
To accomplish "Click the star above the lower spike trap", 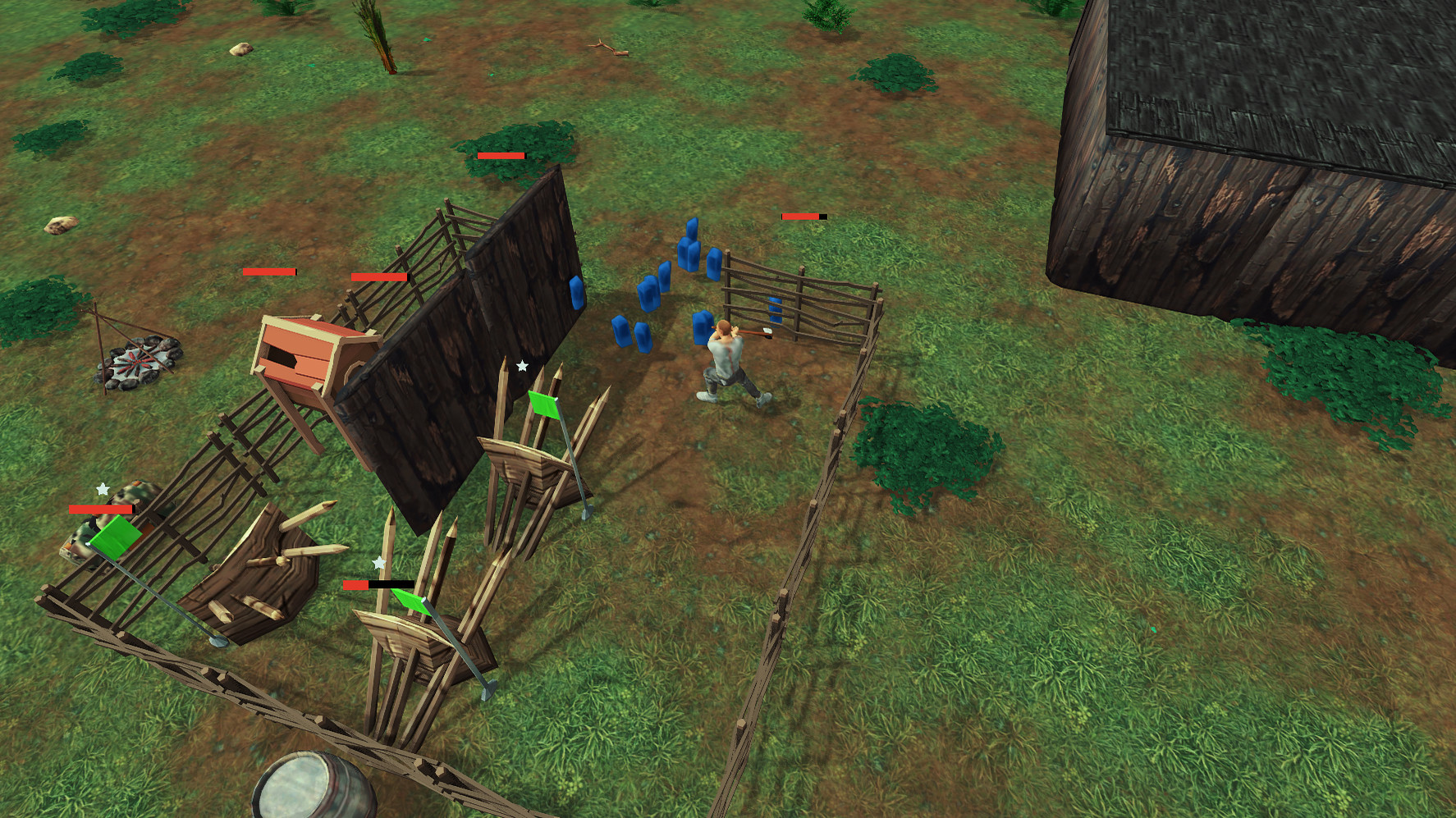I will click(x=378, y=564).
